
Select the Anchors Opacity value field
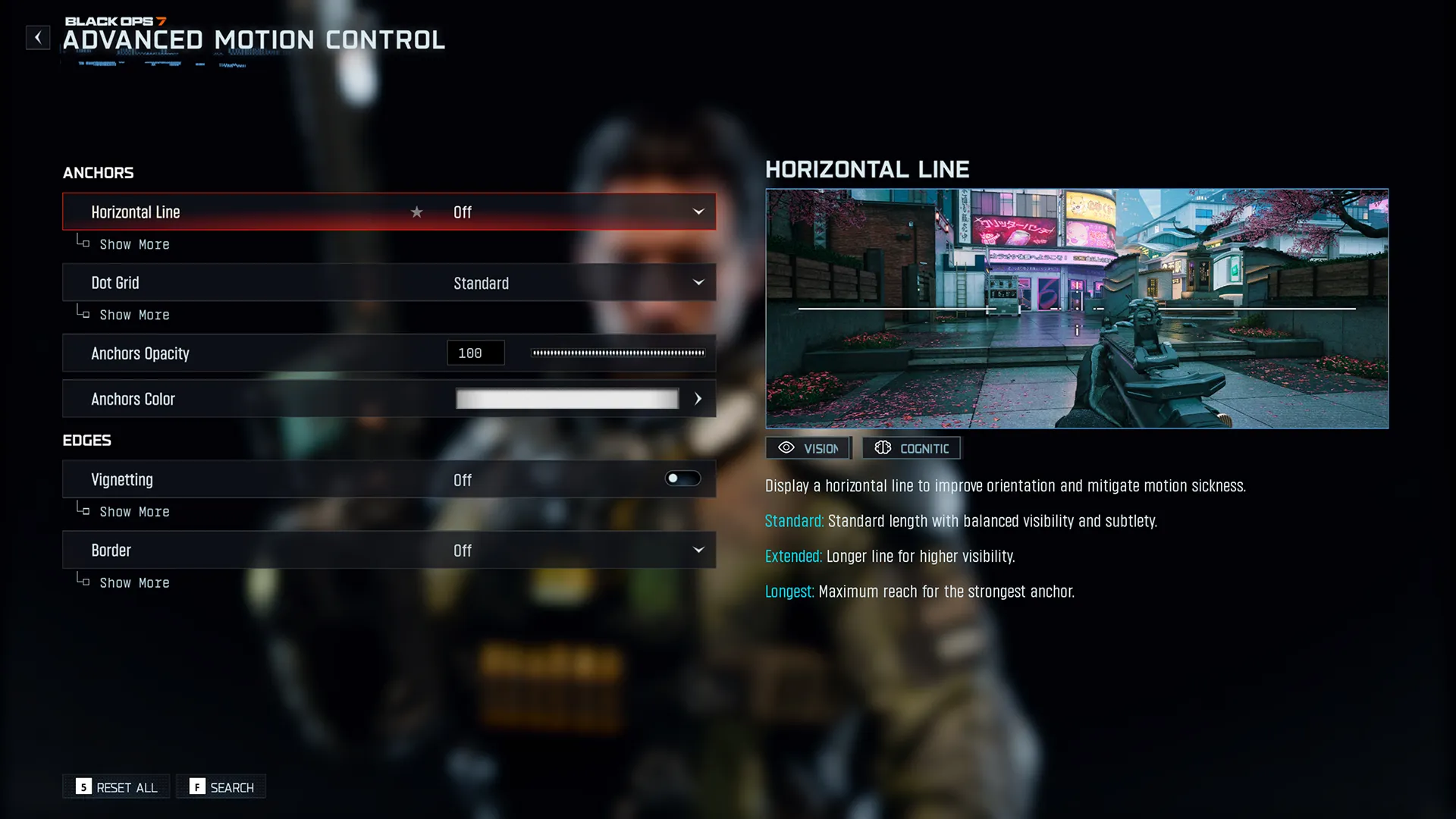(x=475, y=353)
